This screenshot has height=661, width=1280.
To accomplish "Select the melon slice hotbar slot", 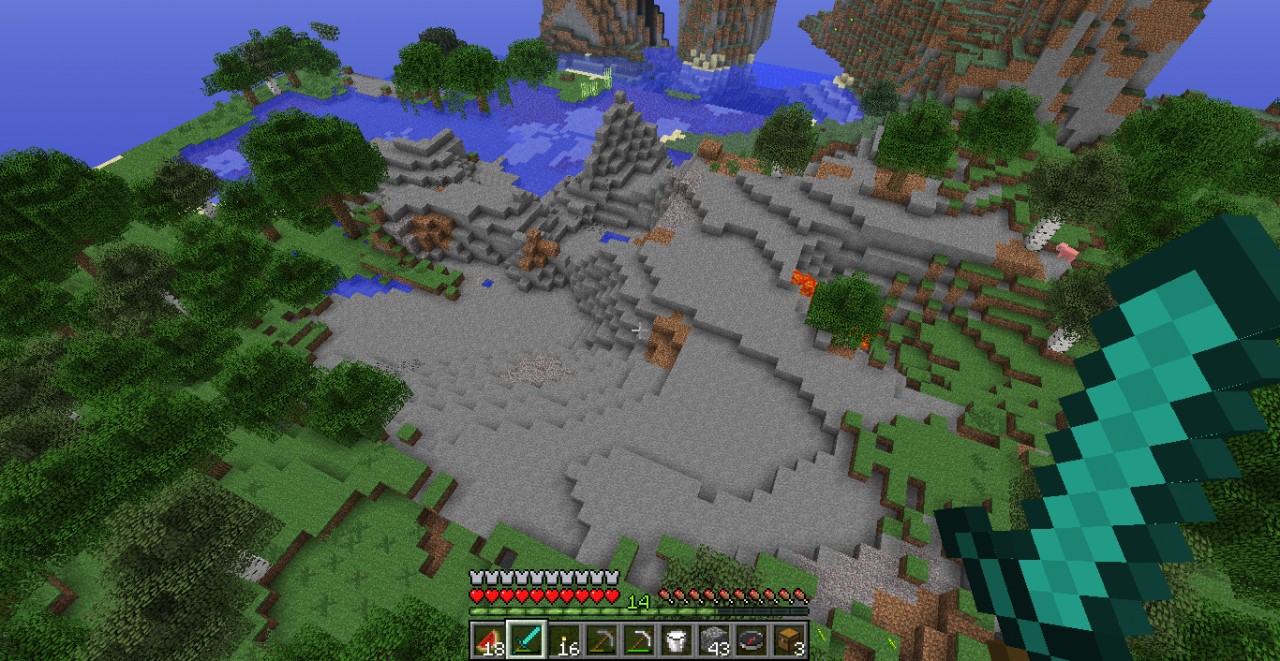I will (488, 640).
